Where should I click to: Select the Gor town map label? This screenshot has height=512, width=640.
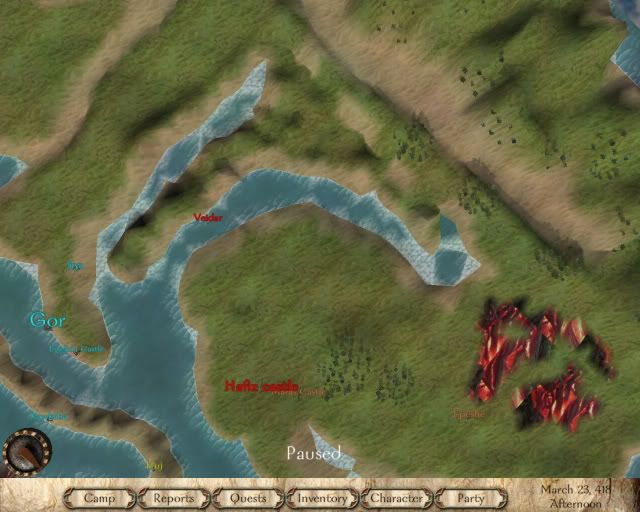coord(47,321)
